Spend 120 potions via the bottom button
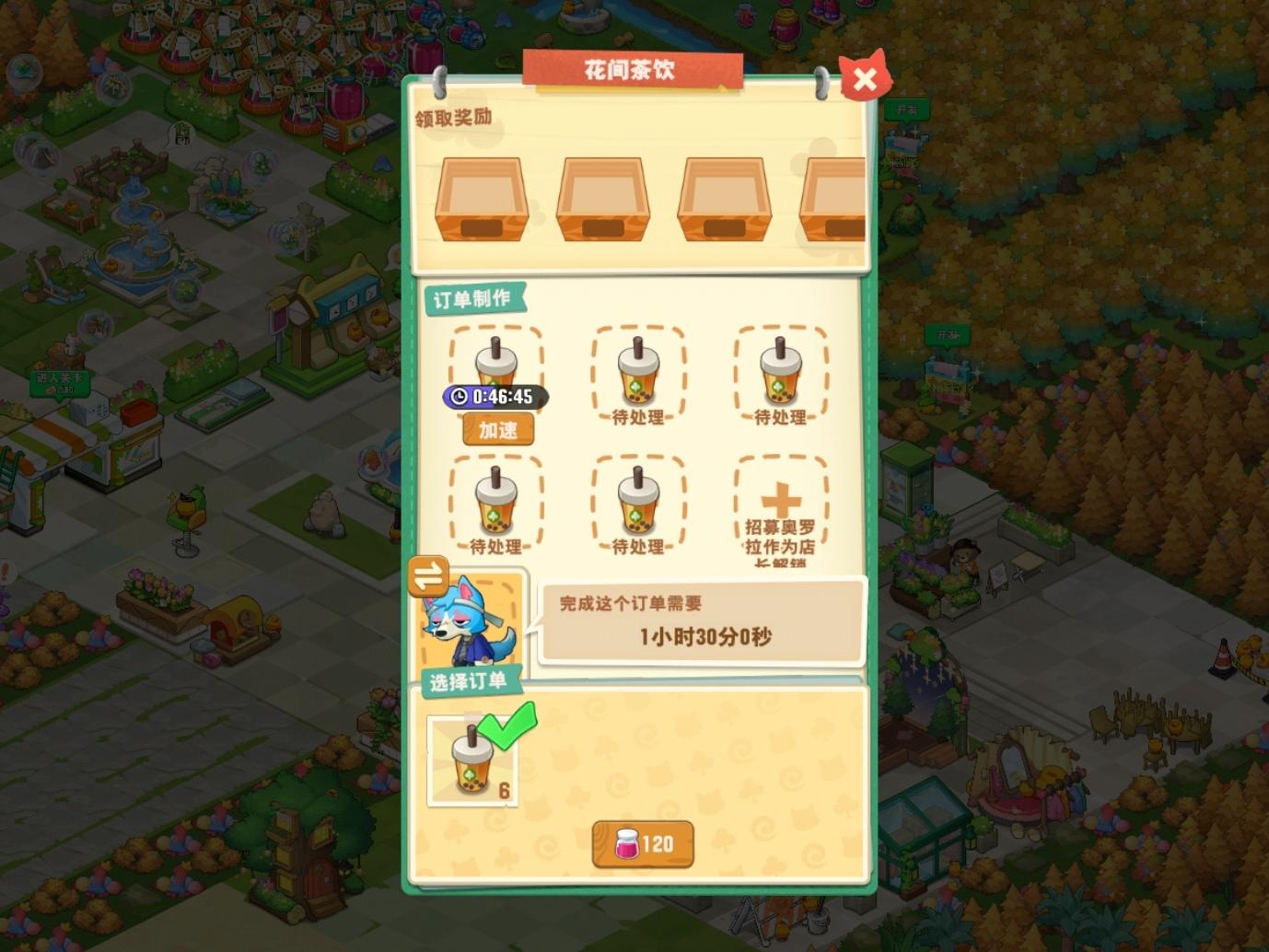Viewport: 1269px width, 952px height. tap(642, 842)
